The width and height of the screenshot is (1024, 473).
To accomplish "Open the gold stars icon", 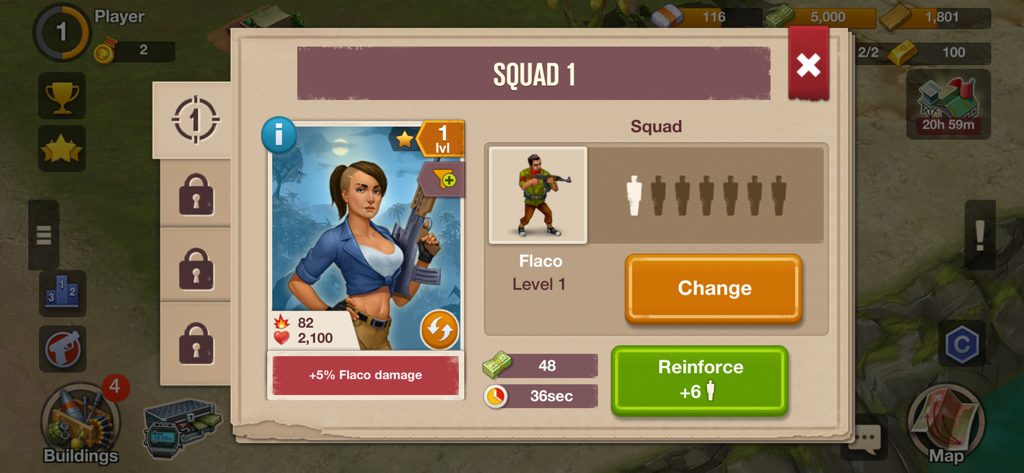I will (62, 148).
